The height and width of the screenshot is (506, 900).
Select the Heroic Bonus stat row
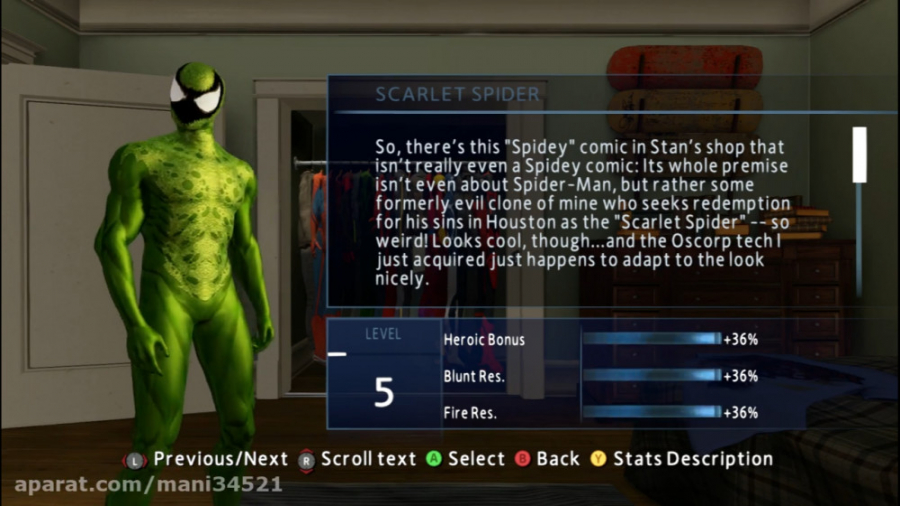(x=600, y=339)
